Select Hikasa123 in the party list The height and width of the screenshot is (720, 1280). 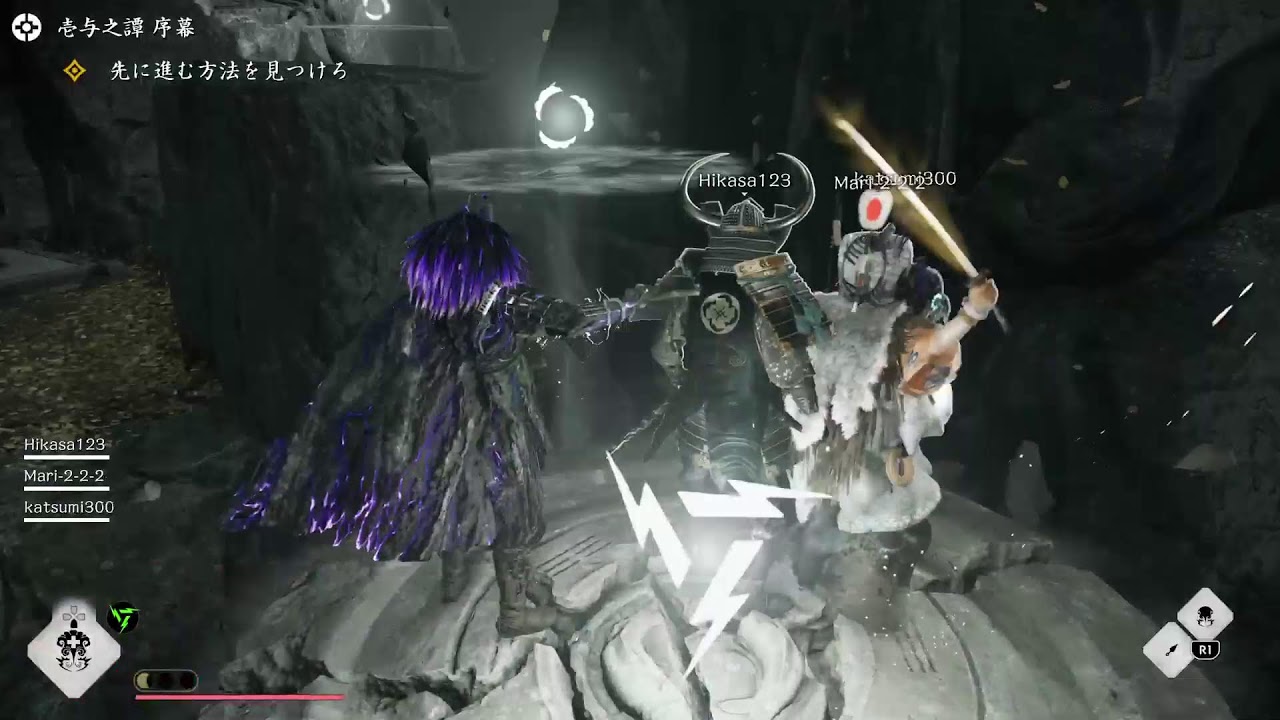[x=65, y=445]
